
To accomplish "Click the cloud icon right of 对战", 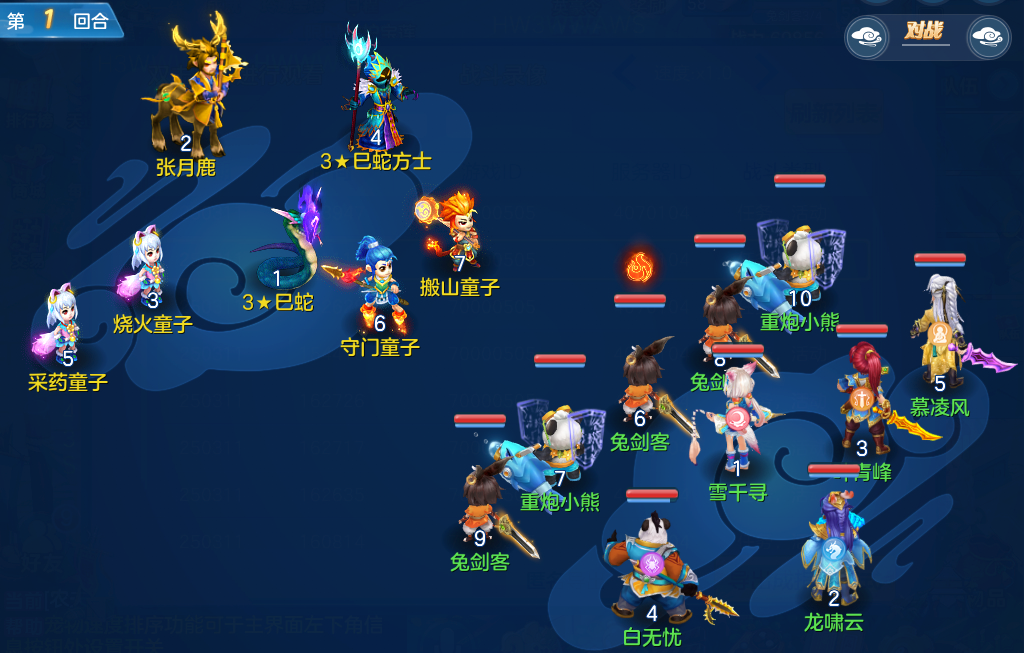I will tap(988, 38).
